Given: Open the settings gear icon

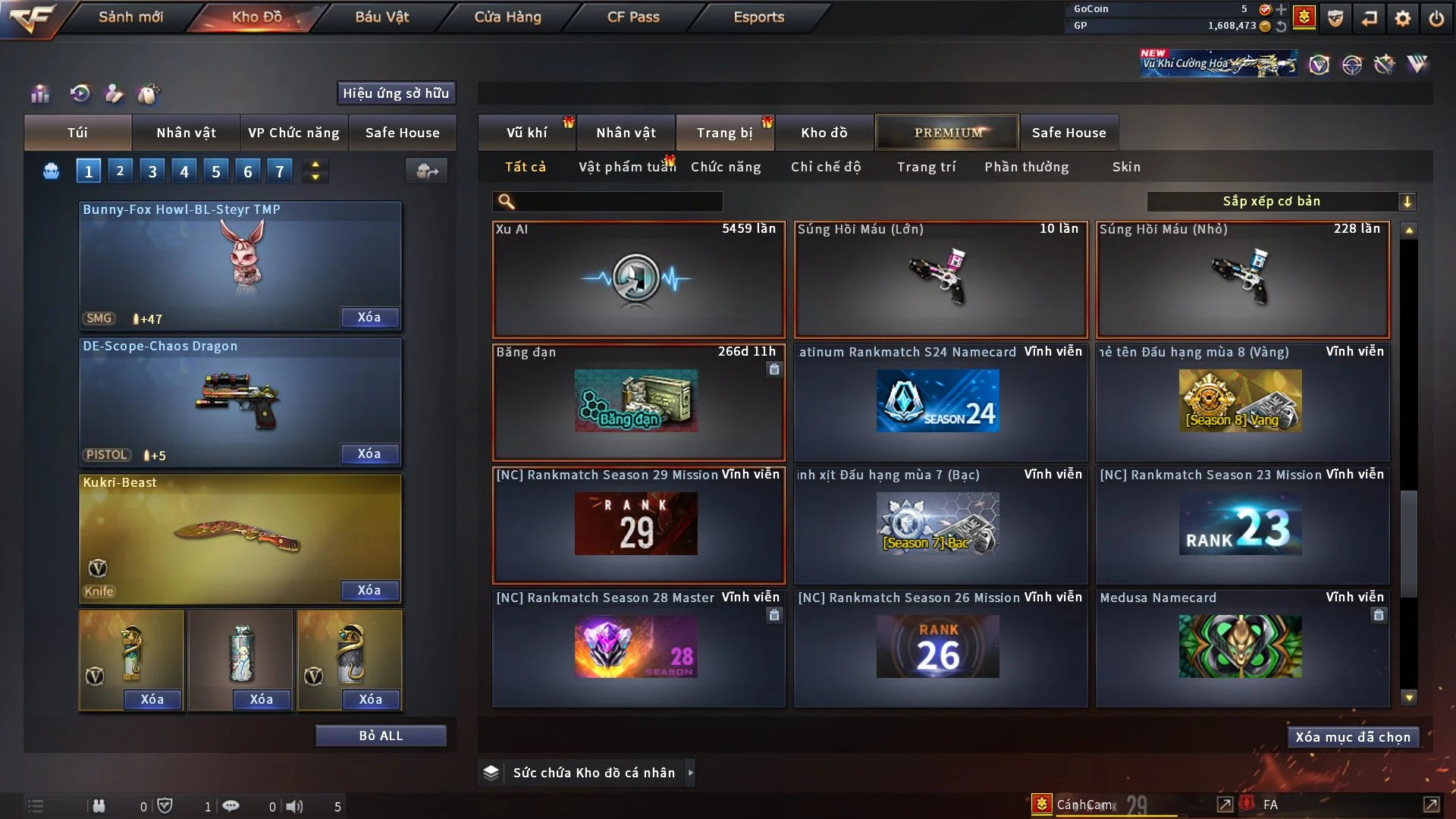Looking at the screenshot, I should [1403, 18].
